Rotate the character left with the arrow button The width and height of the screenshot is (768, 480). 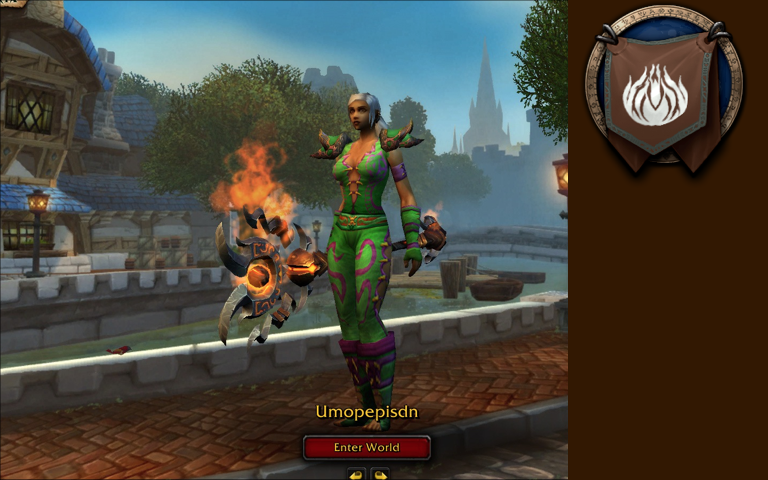(x=355, y=474)
